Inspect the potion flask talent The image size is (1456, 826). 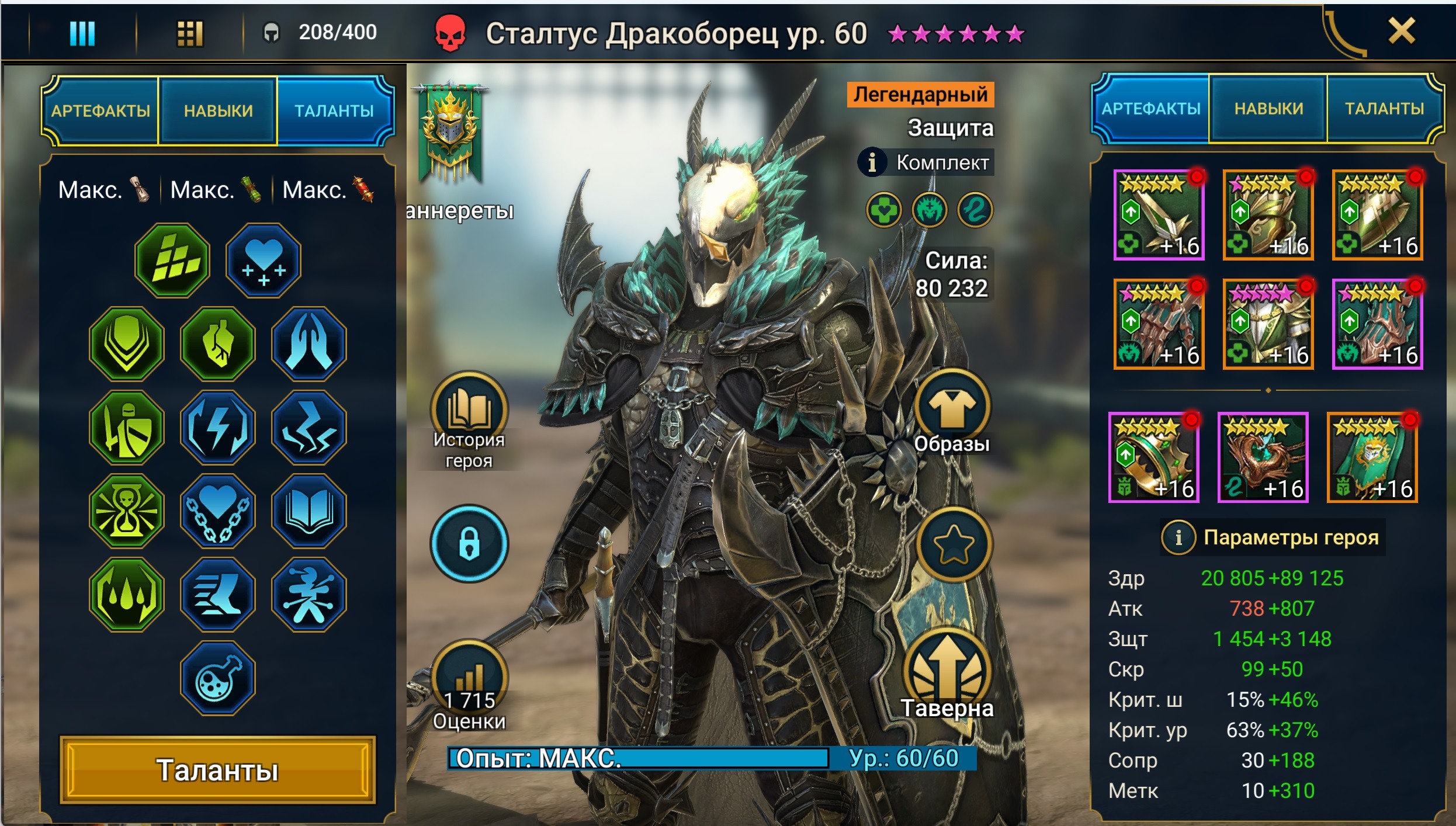217,678
